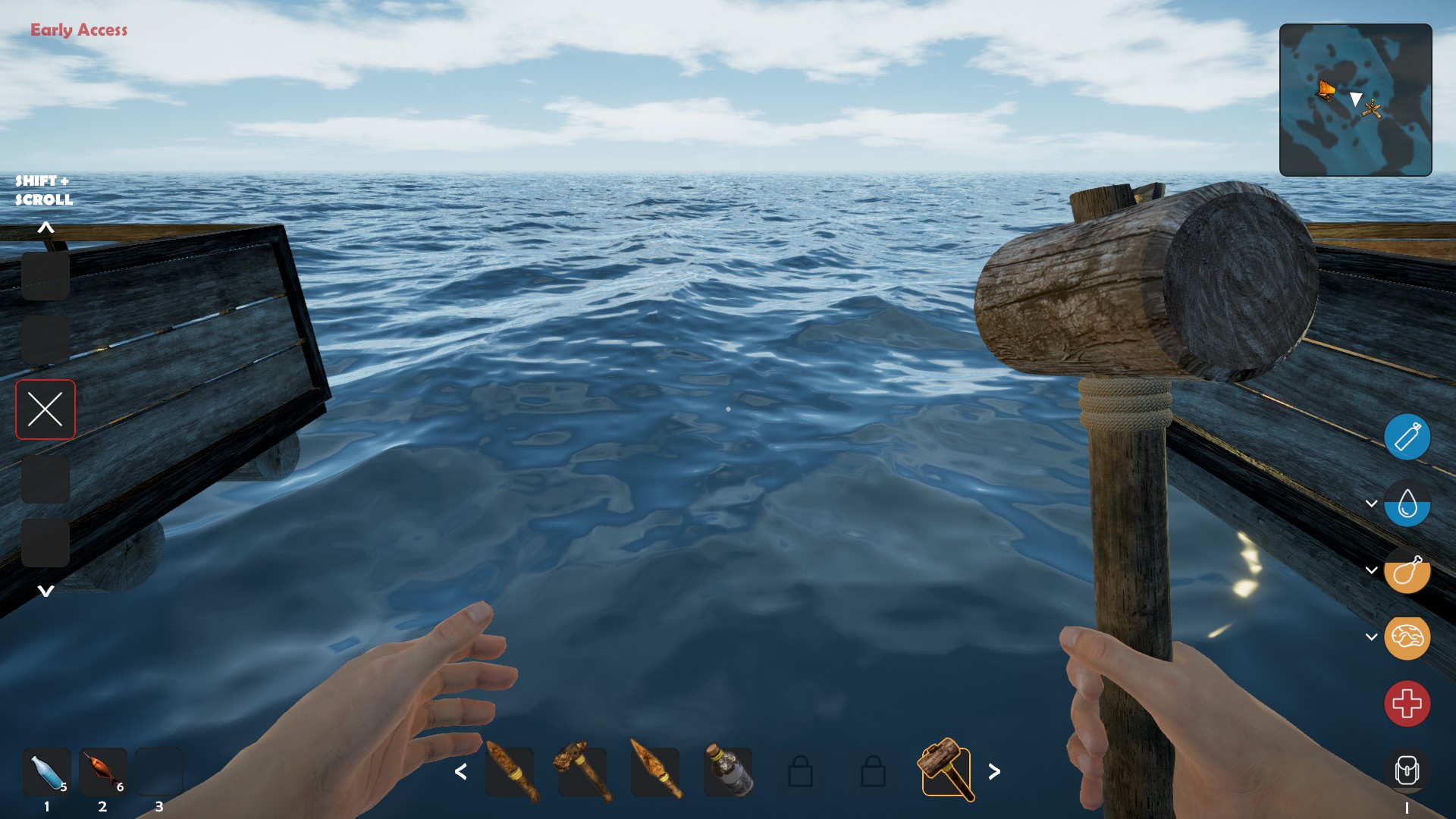The height and width of the screenshot is (819, 1456).
Task: Select the sharp-tipped spear slot
Action: [x=655, y=771]
